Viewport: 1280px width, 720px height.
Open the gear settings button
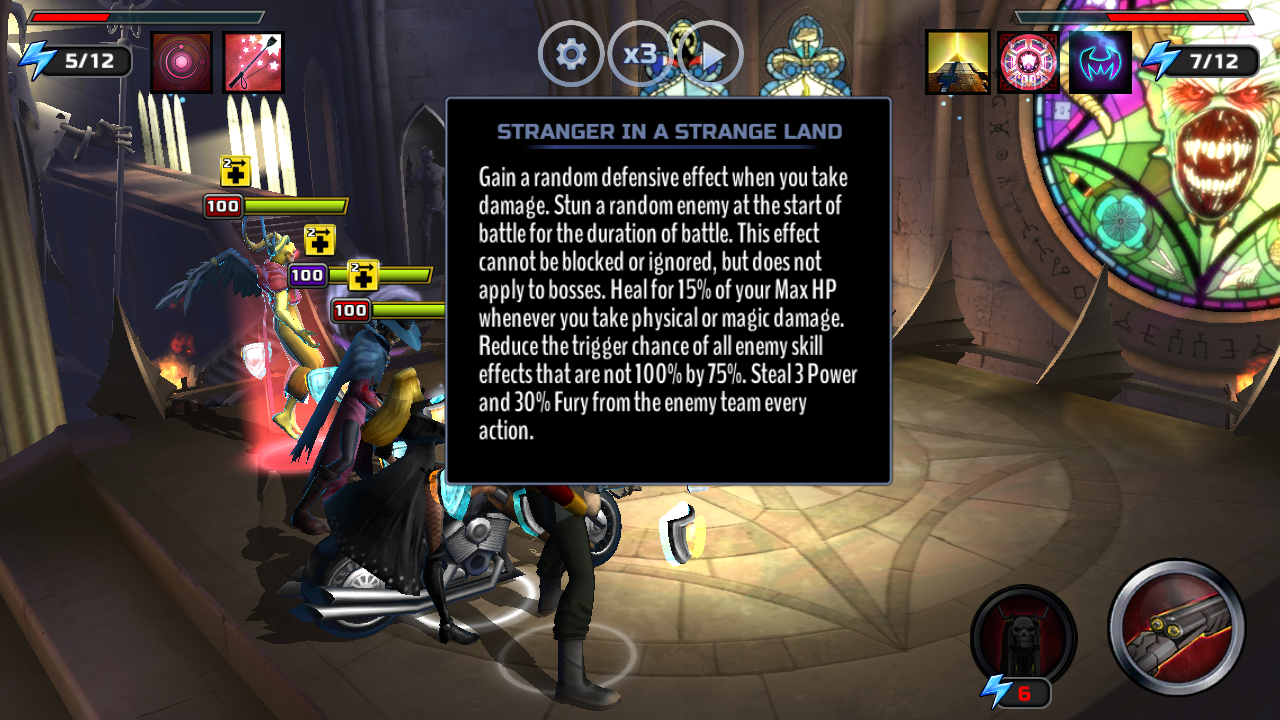click(571, 54)
